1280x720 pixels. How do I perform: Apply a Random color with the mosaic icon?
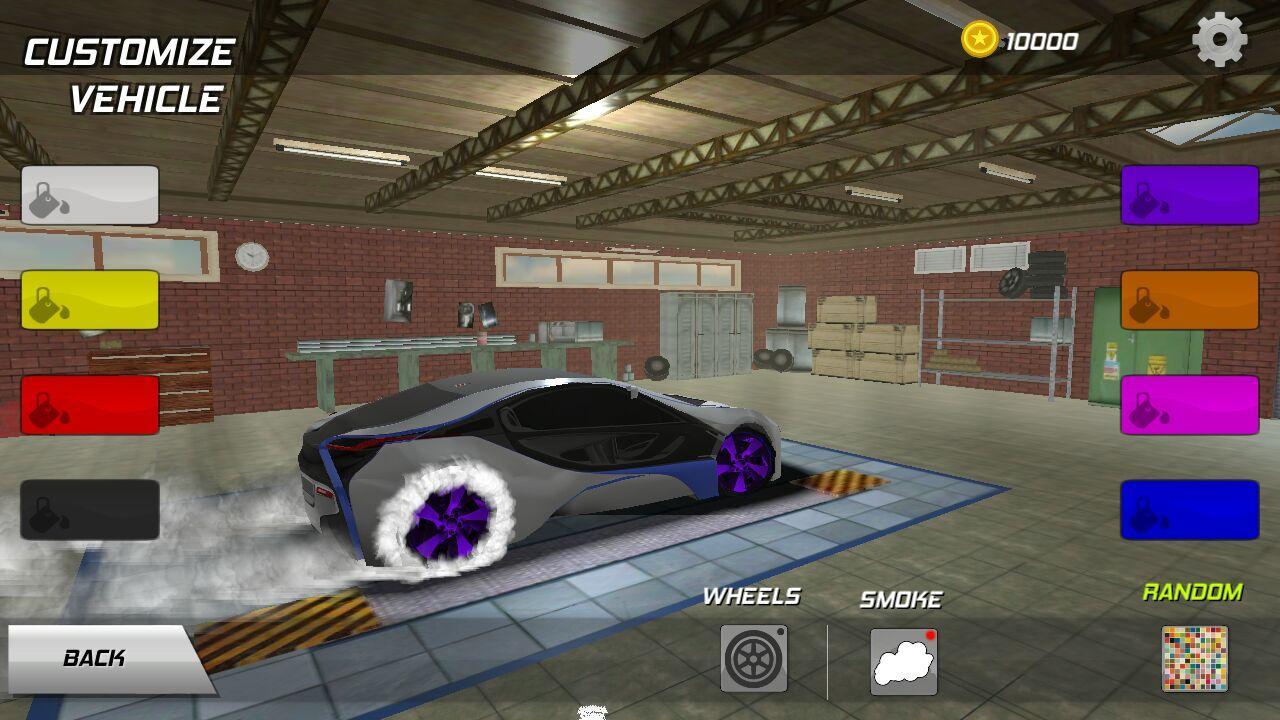tap(1194, 658)
